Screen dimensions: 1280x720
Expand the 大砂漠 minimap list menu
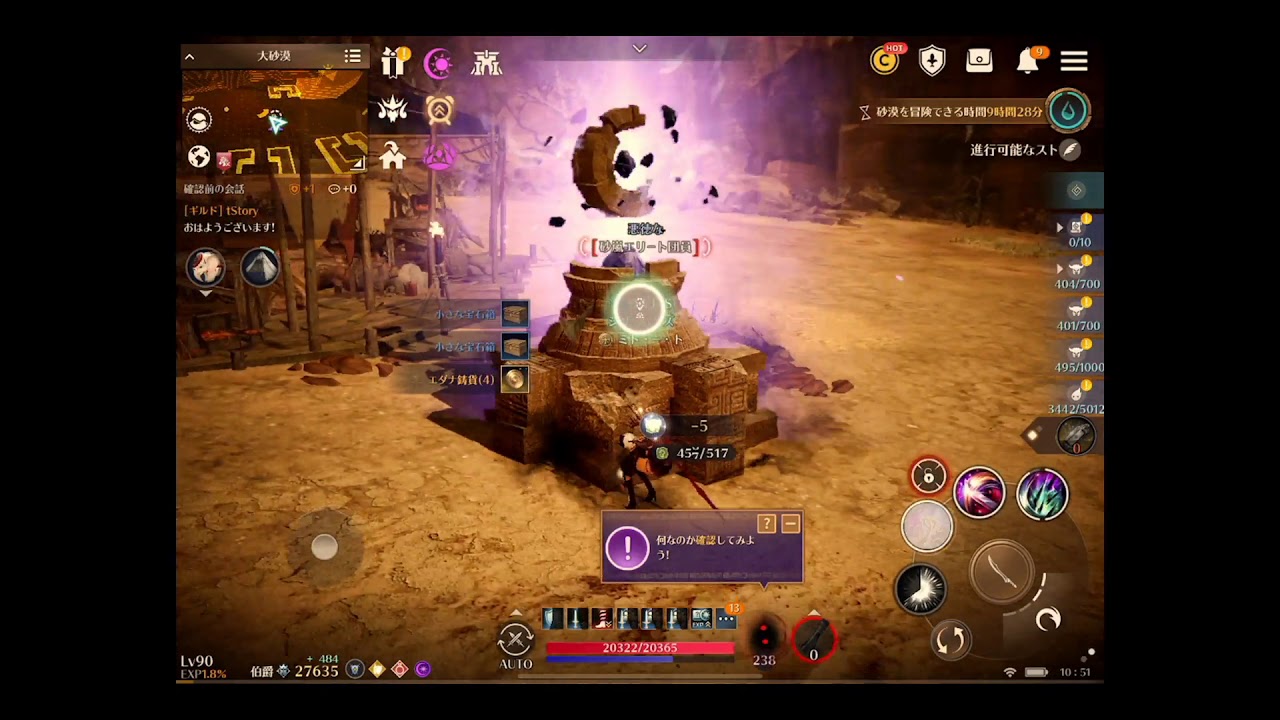pos(353,56)
